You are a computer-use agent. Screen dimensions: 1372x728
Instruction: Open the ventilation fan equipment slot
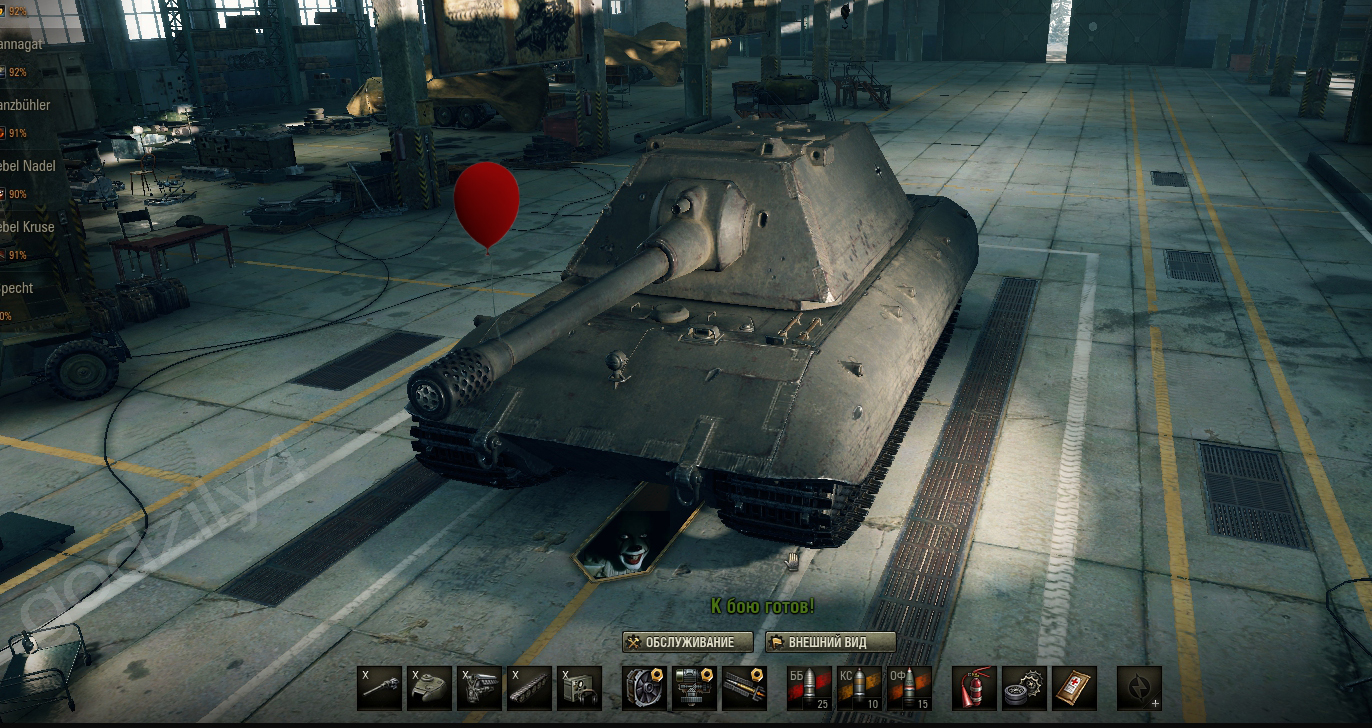644,688
